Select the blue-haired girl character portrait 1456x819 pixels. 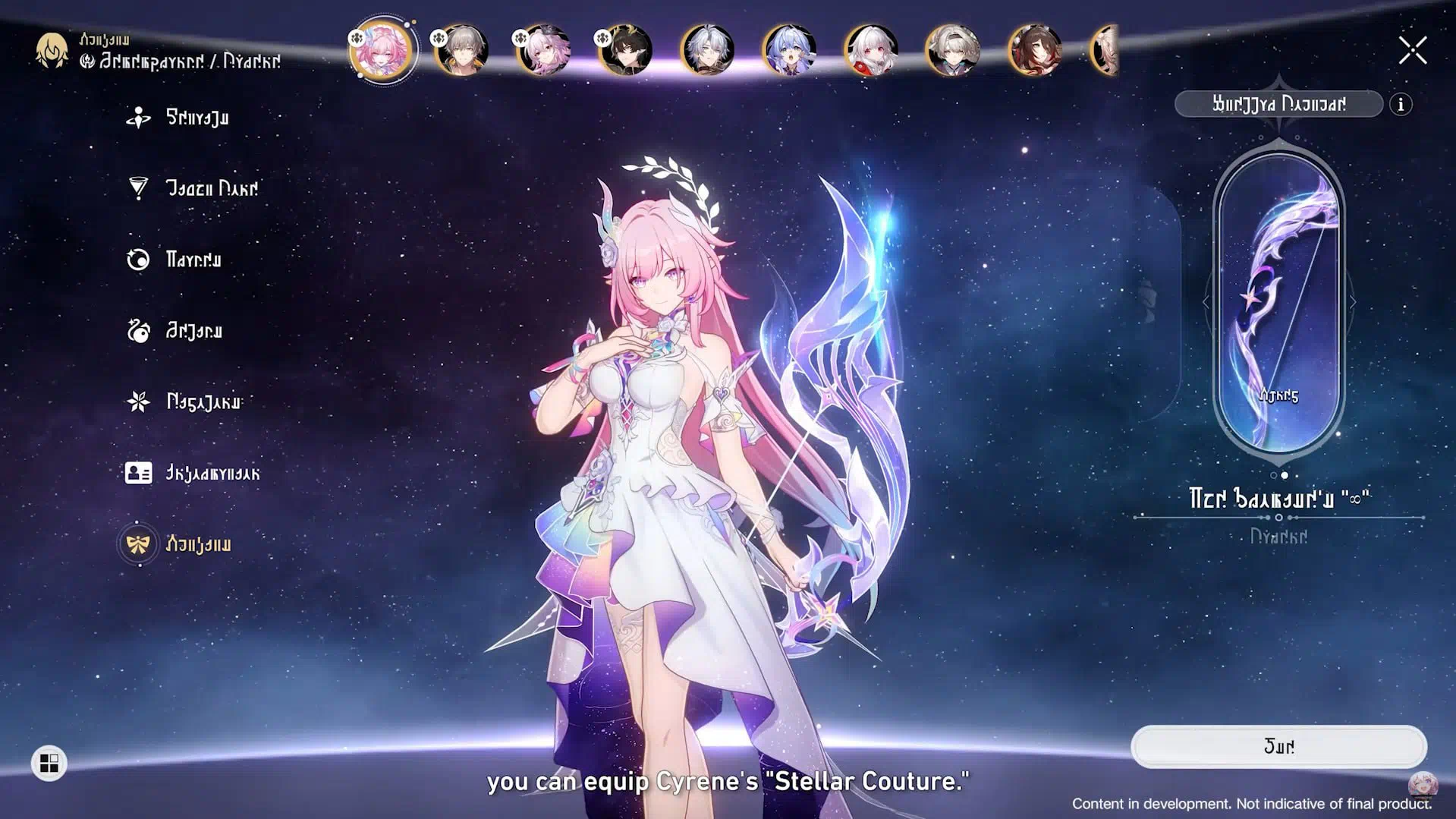(789, 50)
